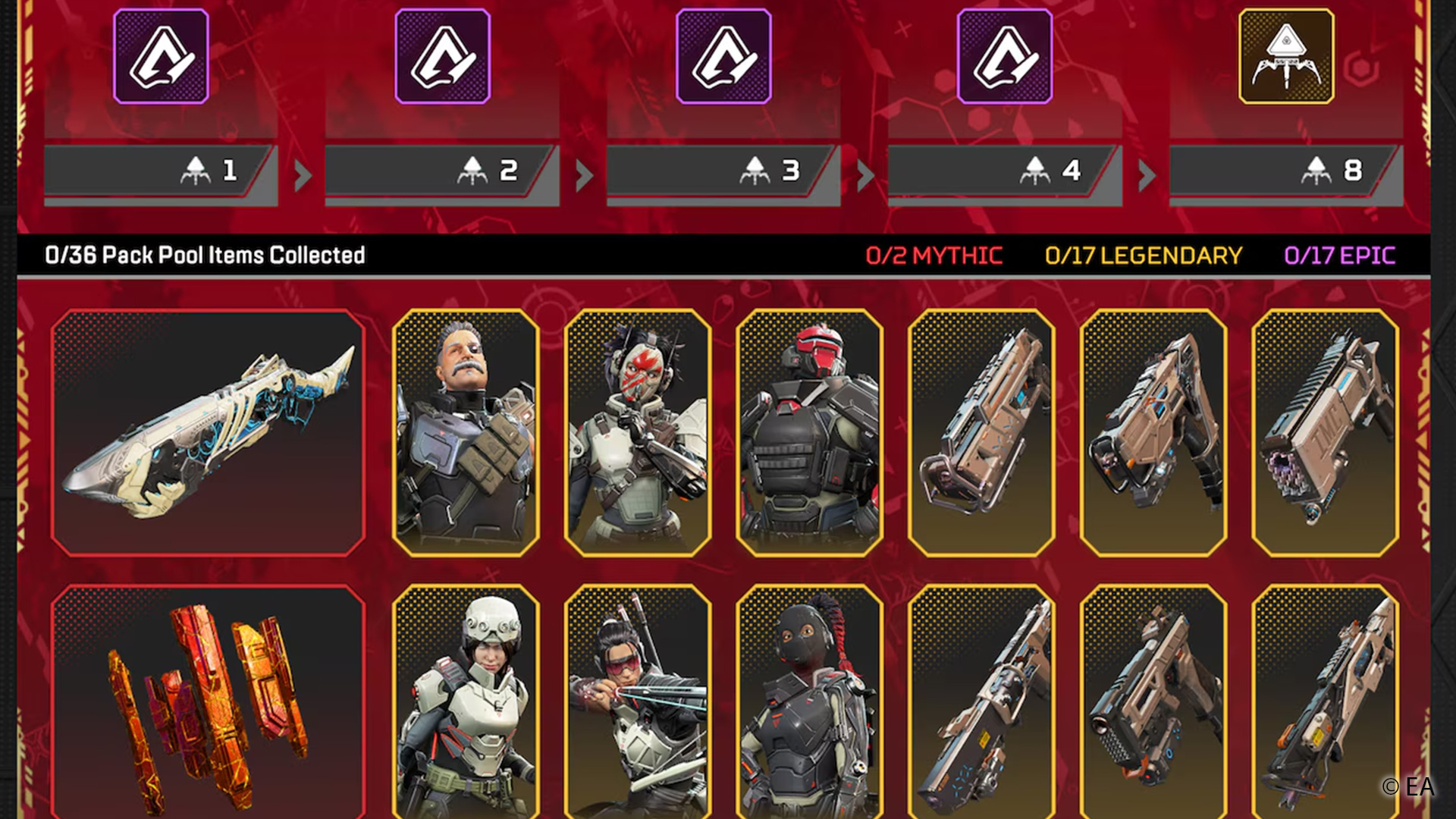Choose the black-masked red-braid legend skin
1456x819 pixels.
809,701
